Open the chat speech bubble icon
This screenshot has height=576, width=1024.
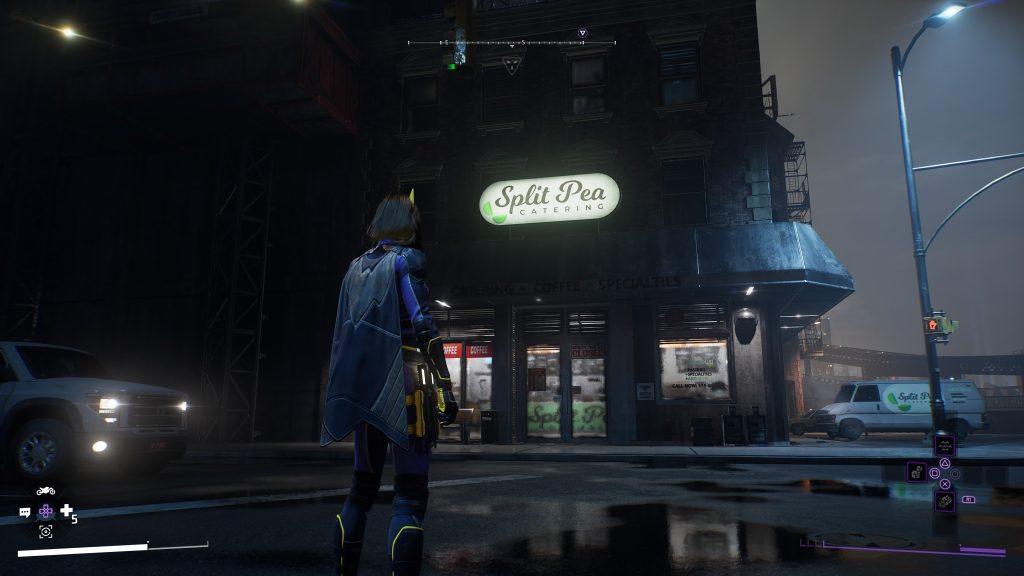(25, 512)
